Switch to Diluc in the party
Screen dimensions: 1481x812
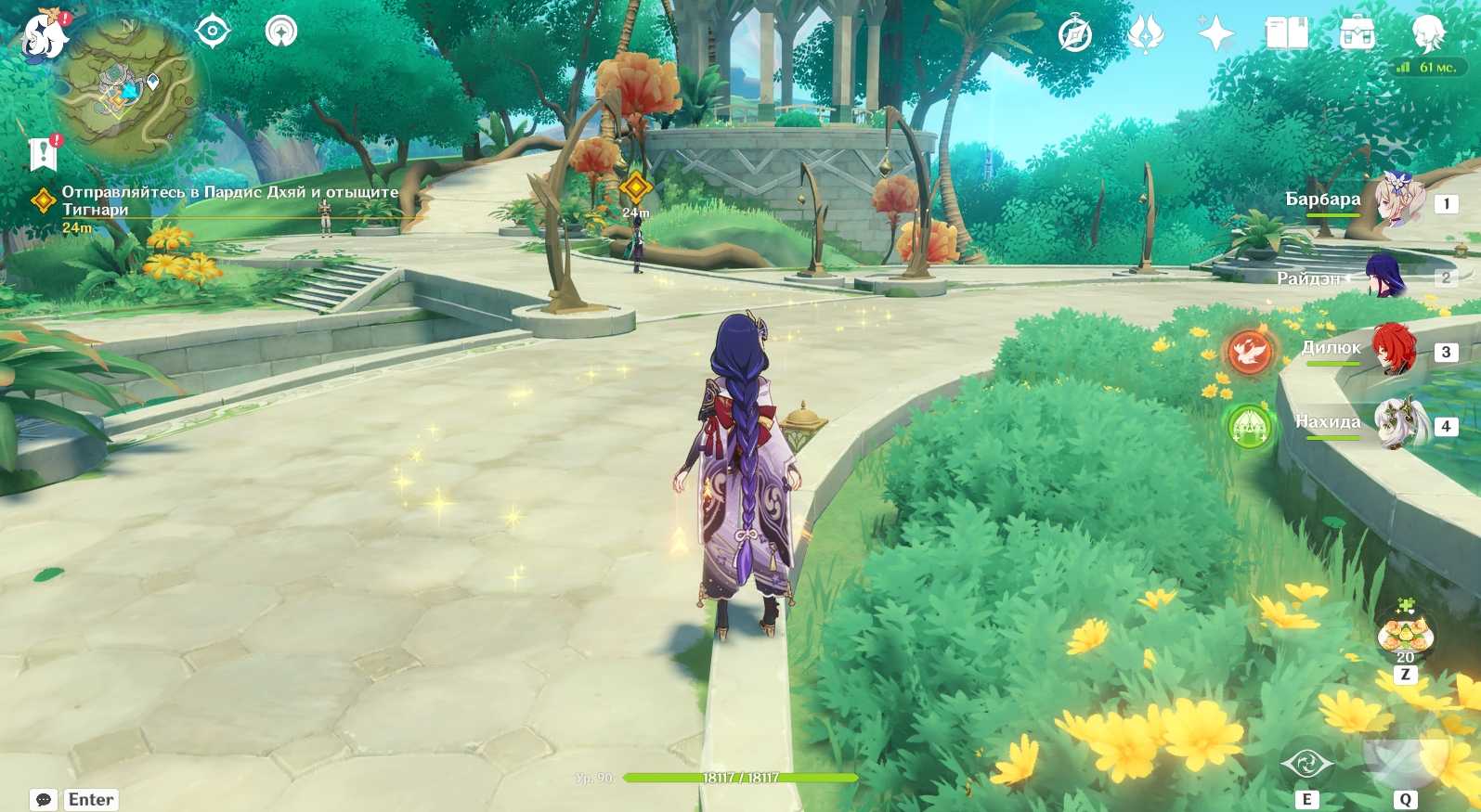[x=1393, y=349]
